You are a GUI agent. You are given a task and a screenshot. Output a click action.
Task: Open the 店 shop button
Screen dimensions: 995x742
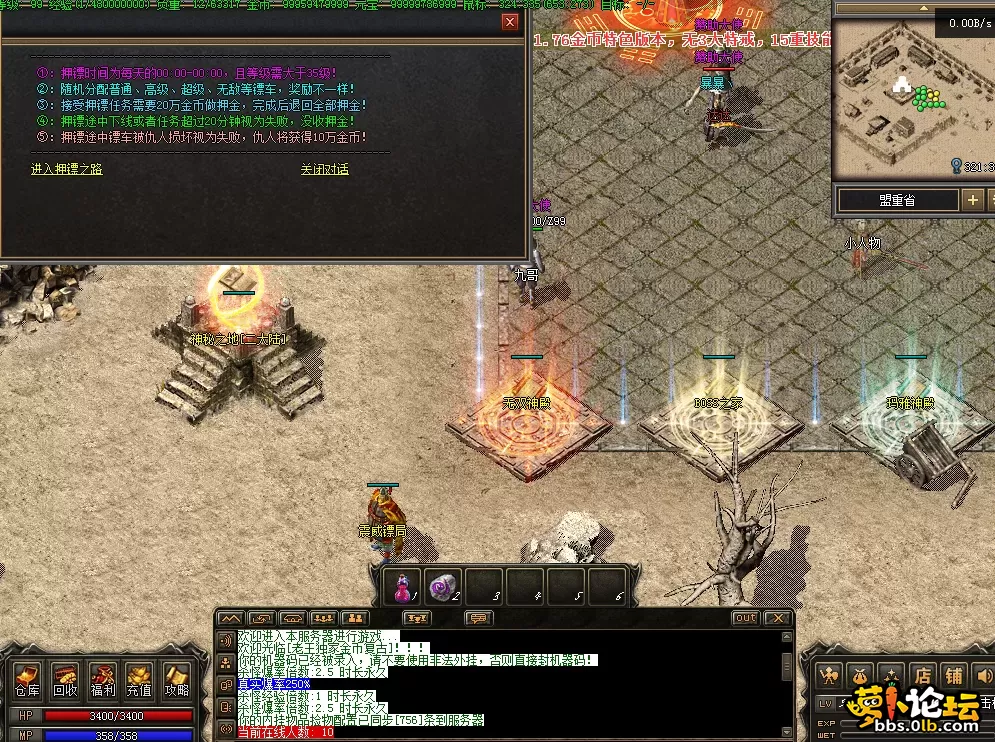(921, 675)
